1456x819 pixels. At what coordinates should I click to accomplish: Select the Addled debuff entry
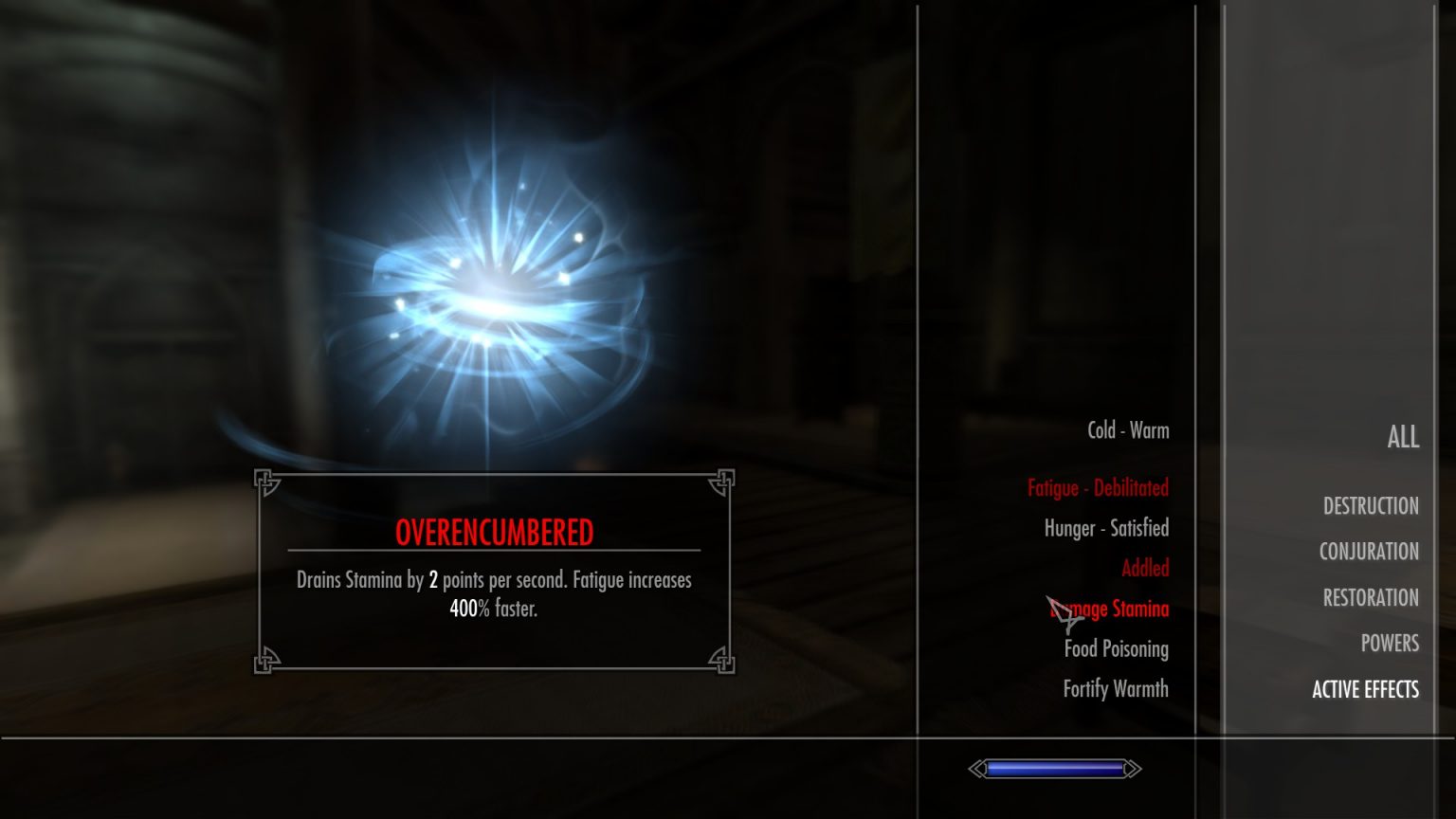[x=1146, y=568]
